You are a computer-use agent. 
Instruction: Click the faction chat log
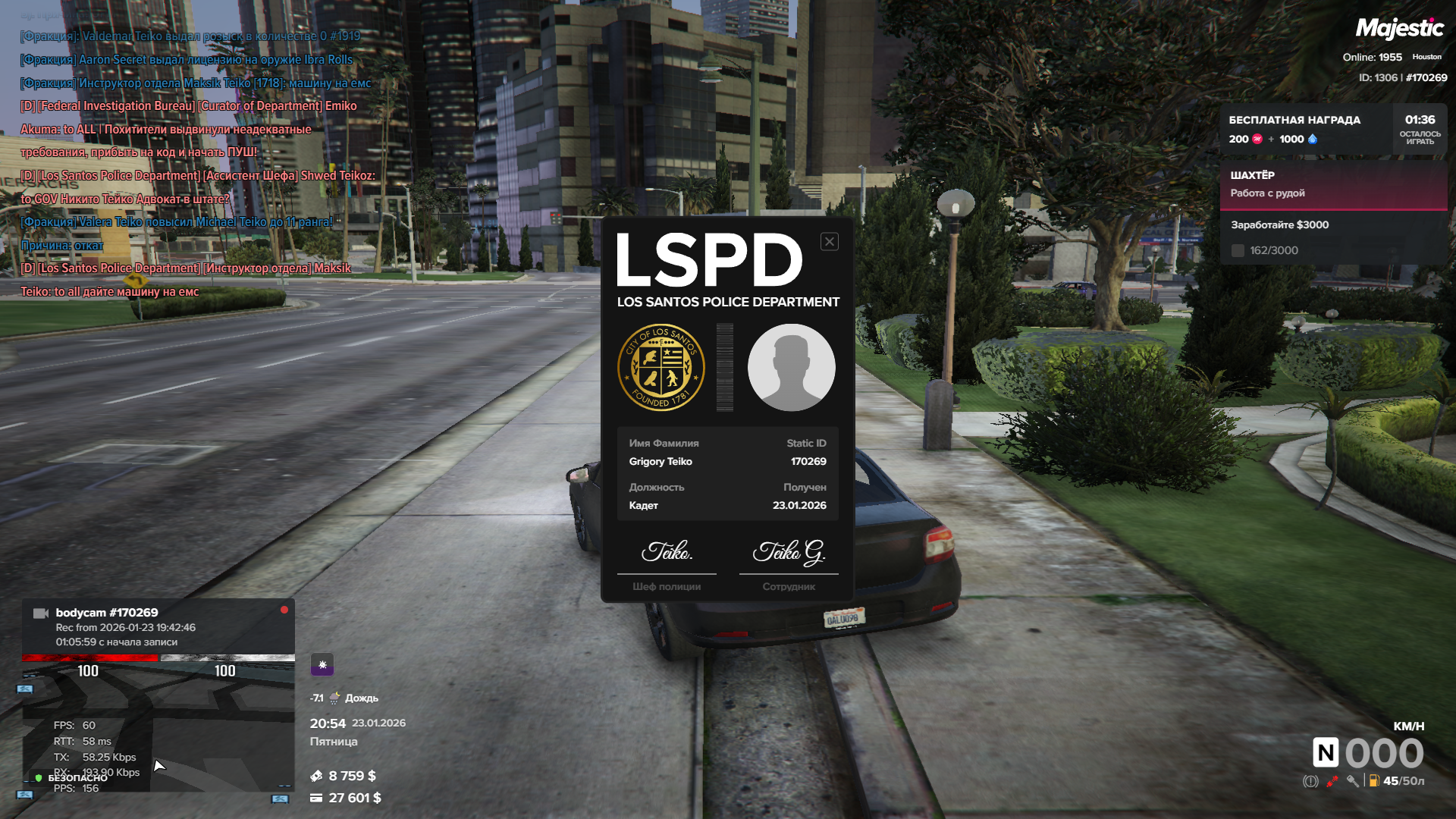pyautogui.click(x=197, y=163)
